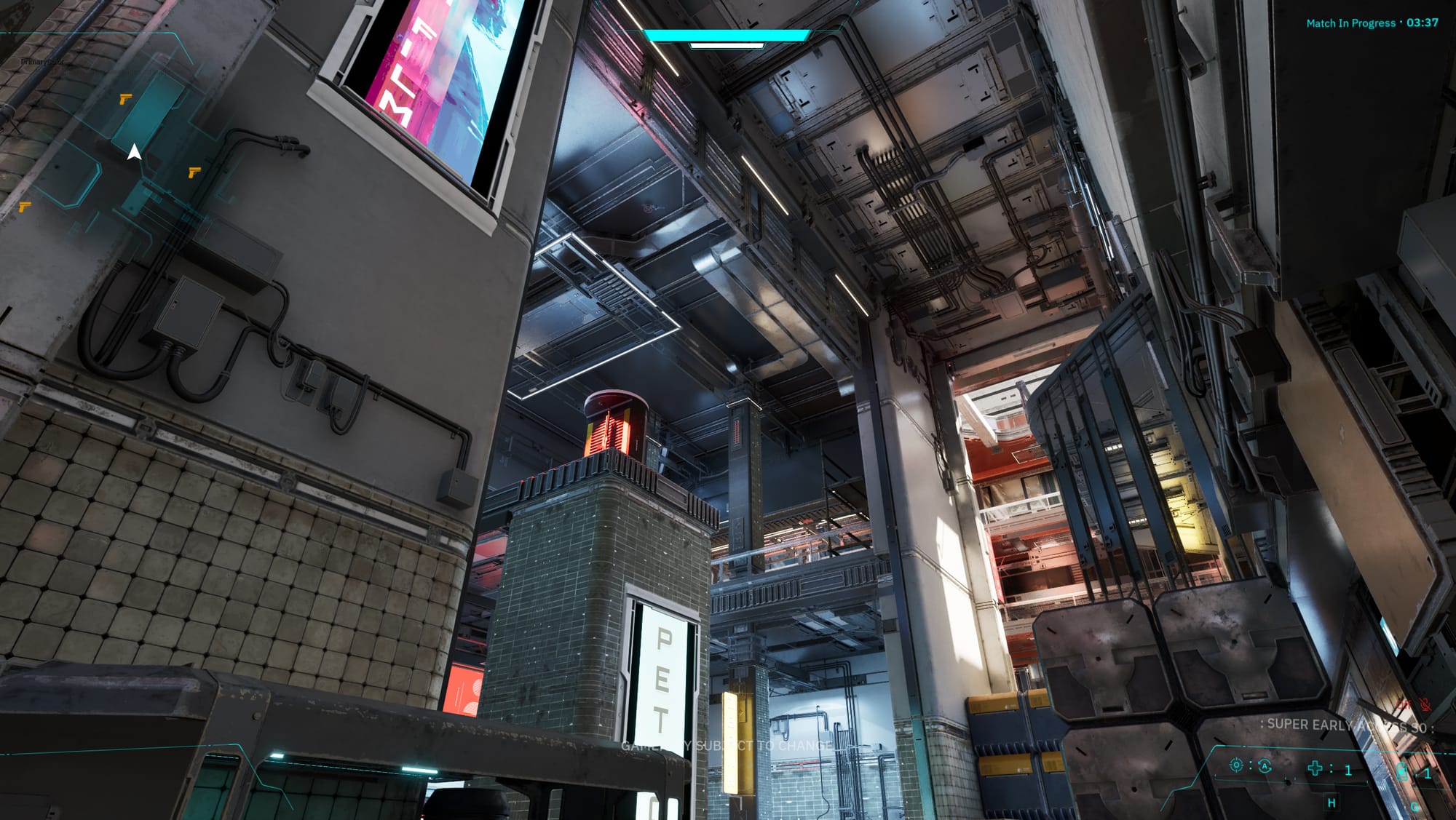Use the health kit plus icon
The image size is (1456, 820).
[1315, 768]
